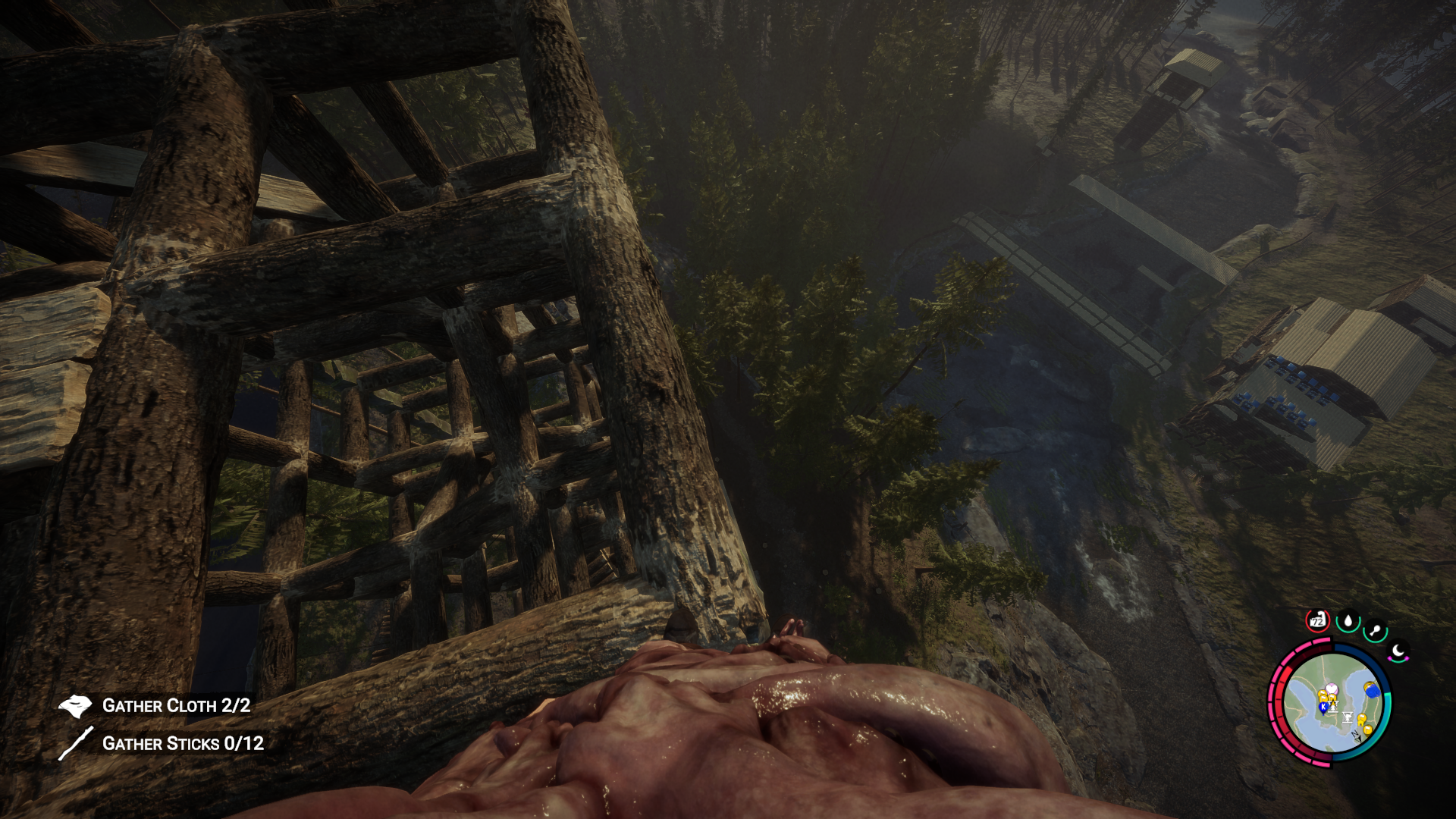Toggle the pink heart marker on the minimap
1456x819 pixels.
tap(1332, 689)
